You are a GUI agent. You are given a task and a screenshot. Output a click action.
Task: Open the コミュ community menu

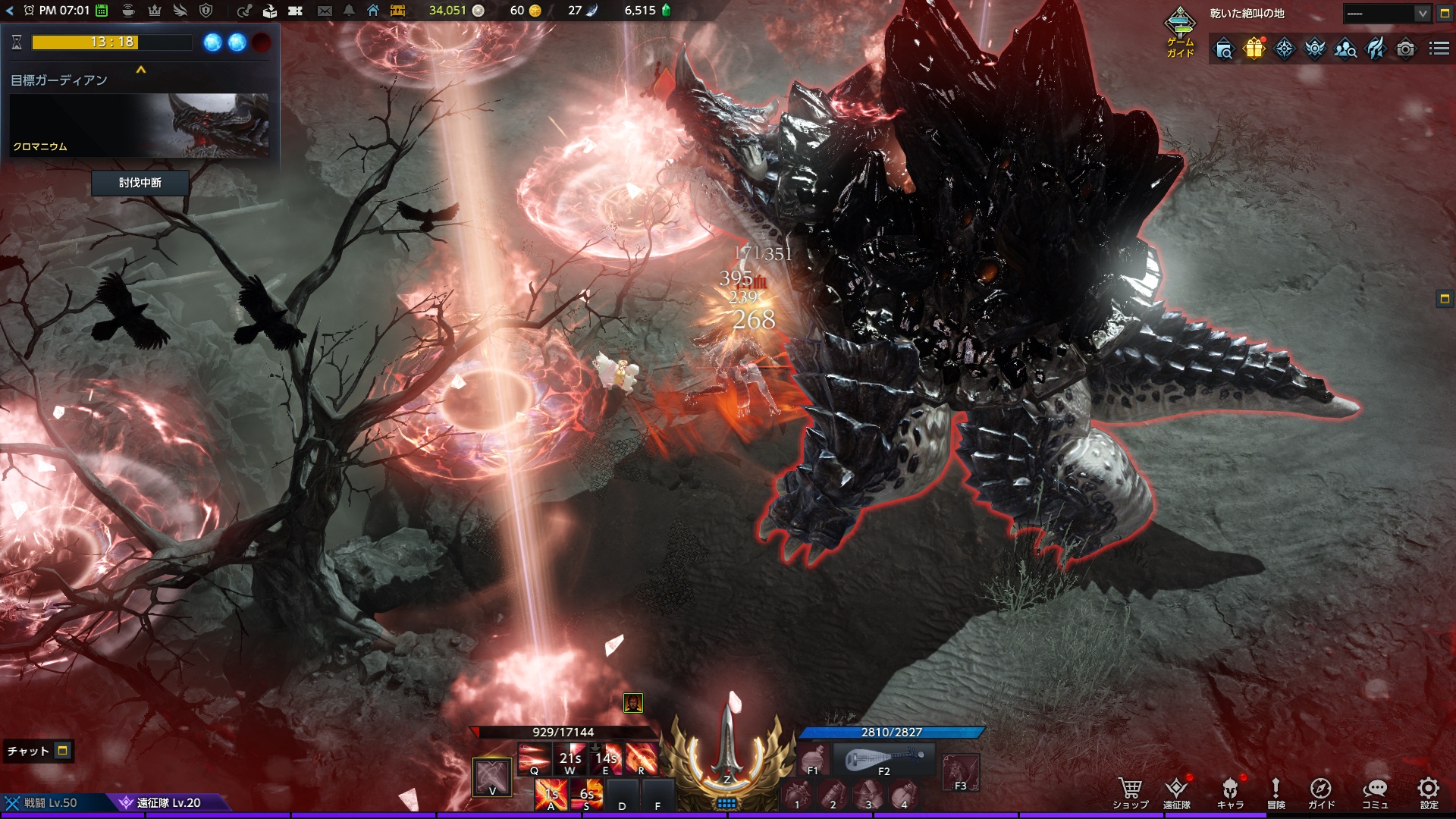click(x=1375, y=792)
